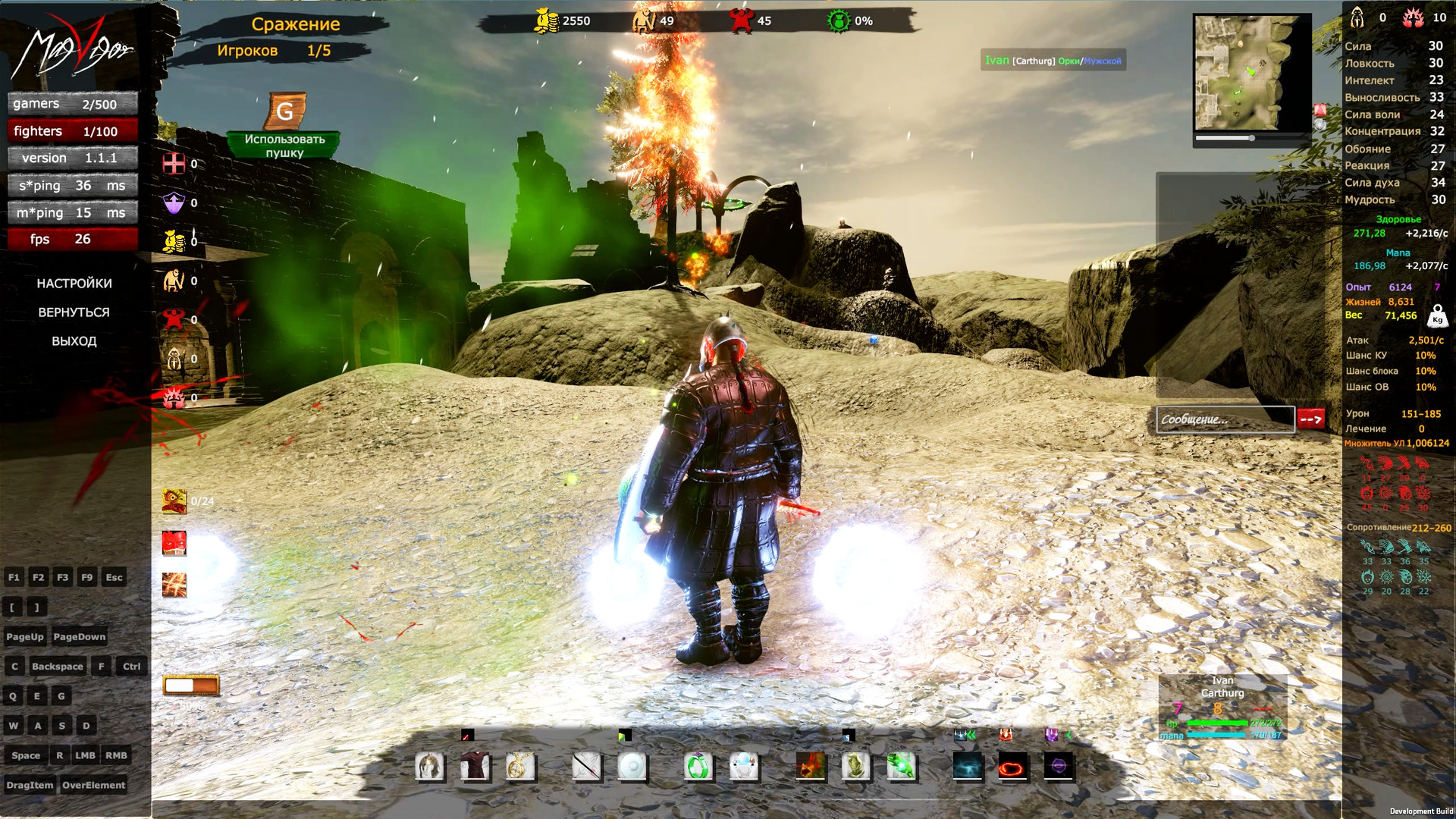This screenshot has height=819, width=1456.
Task: Cast the glowing green fist spell
Action: tap(901, 766)
